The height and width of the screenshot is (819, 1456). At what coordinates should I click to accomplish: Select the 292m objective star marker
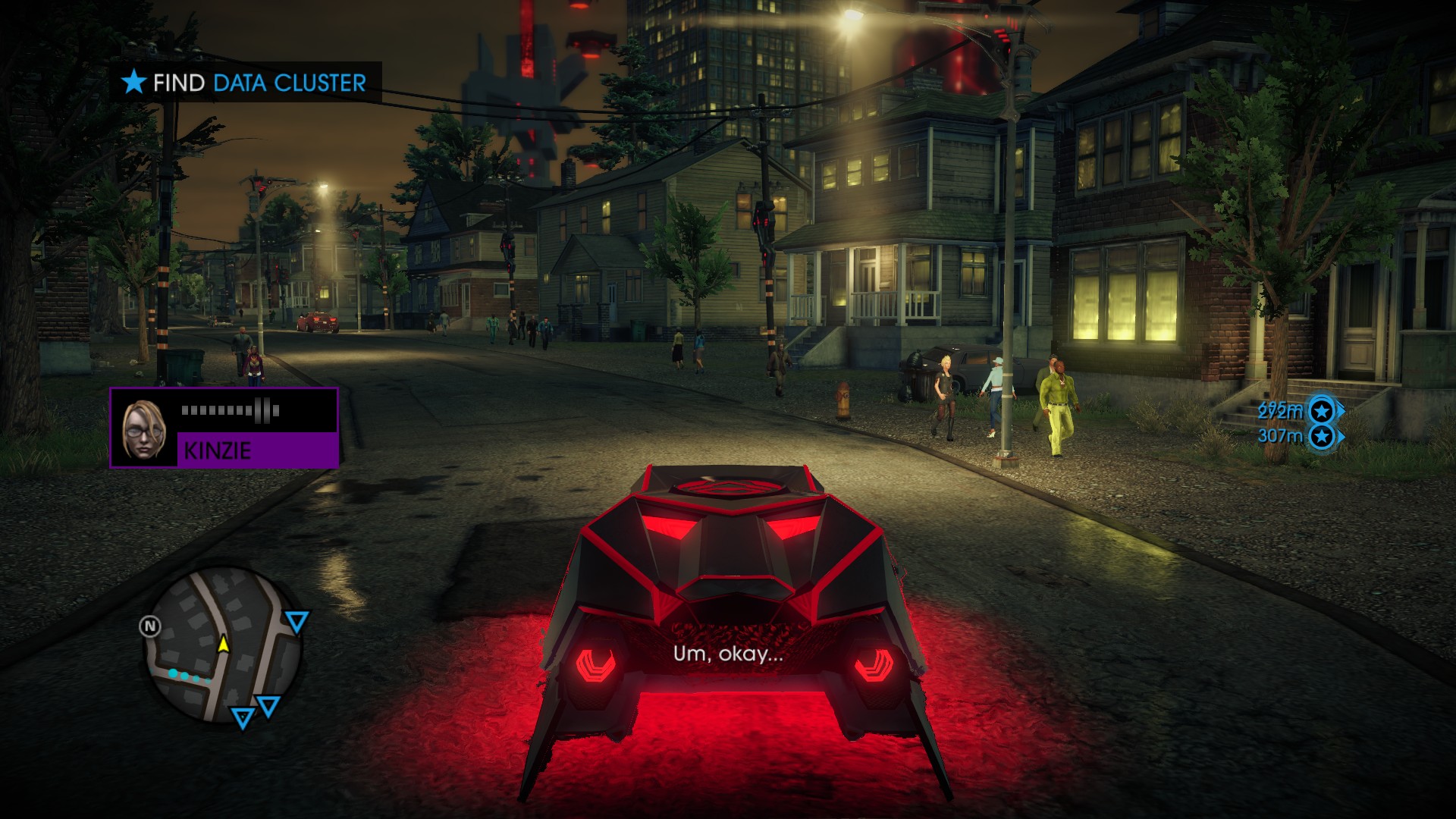(1323, 411)
